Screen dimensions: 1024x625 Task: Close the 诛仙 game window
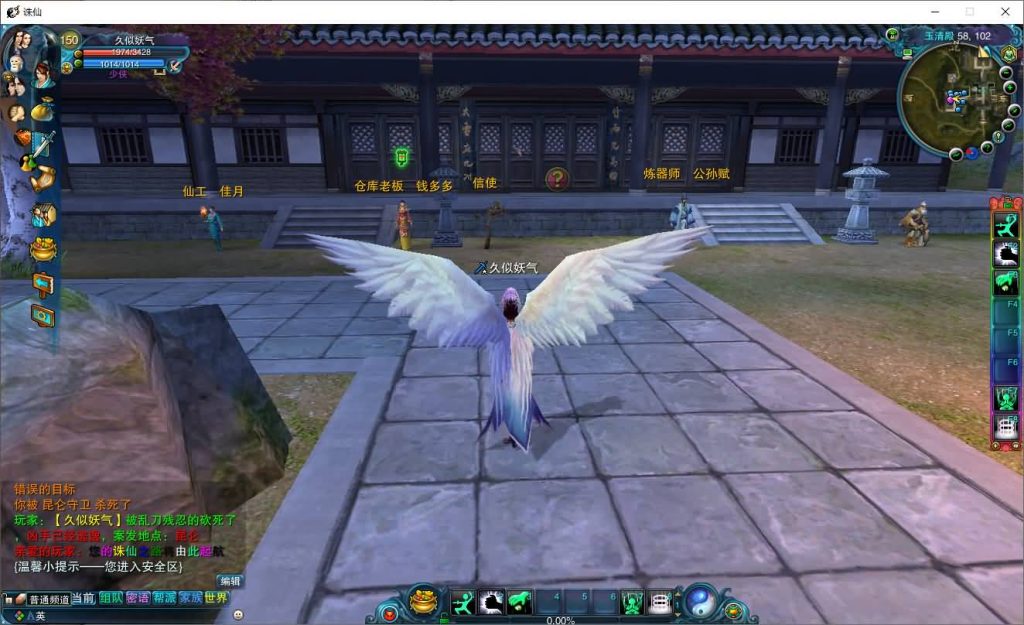[1005, 11]
